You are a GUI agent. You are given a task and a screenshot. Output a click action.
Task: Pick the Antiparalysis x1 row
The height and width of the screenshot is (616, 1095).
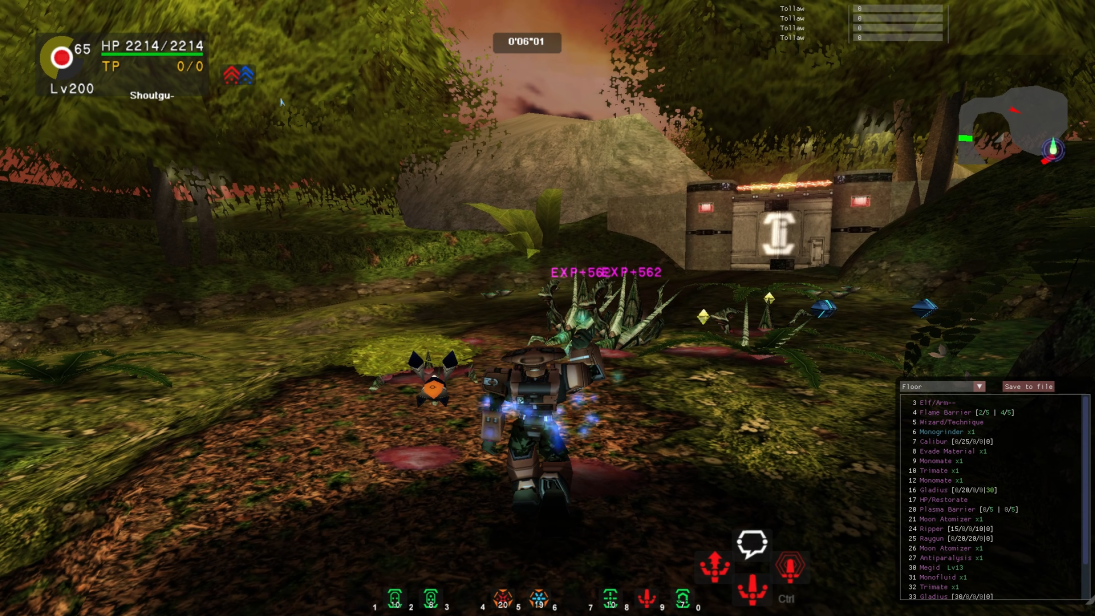point(951,558)
